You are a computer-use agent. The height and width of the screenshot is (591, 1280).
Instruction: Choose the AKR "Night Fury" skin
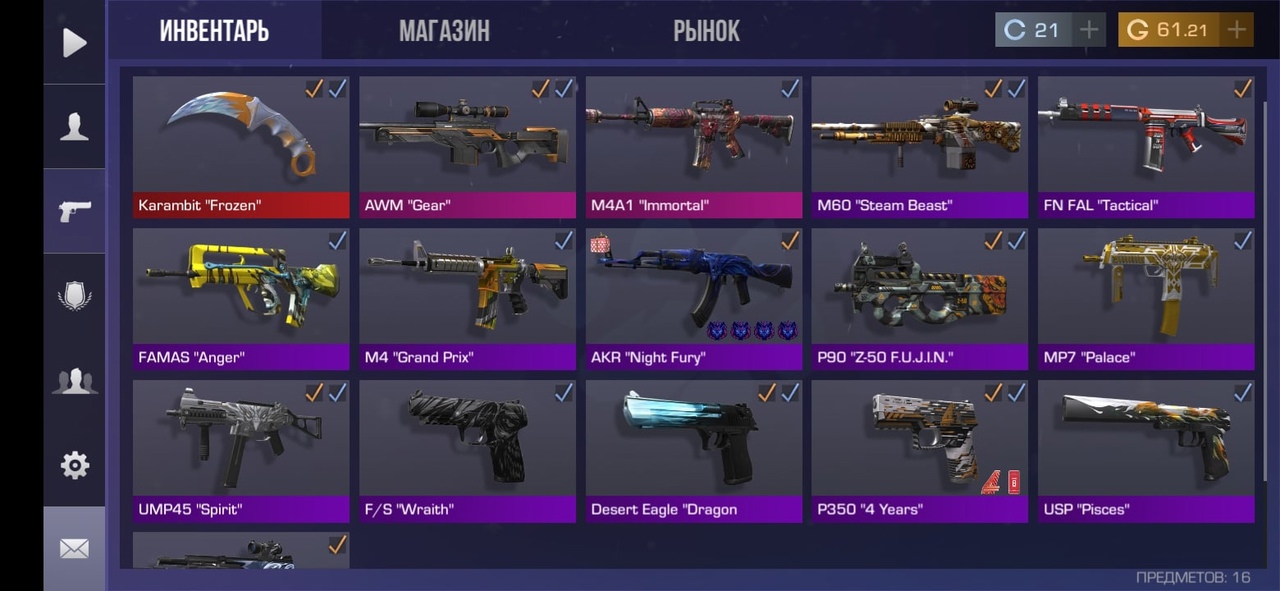click(694, 299)
